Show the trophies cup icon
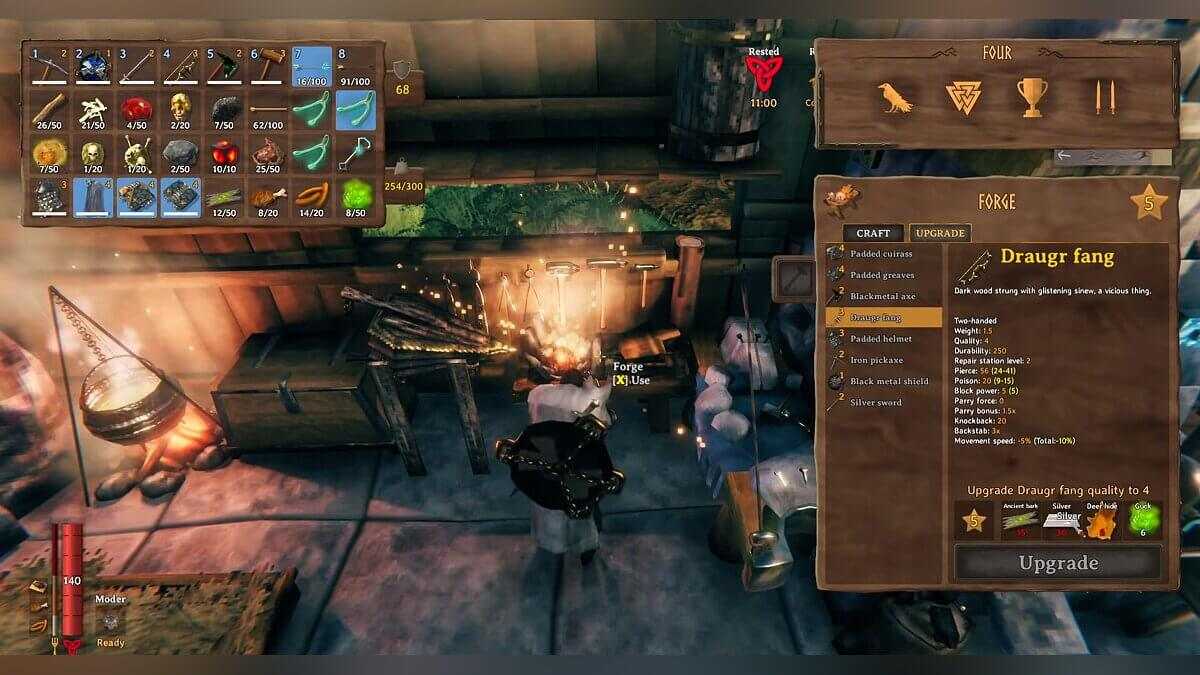 (1032, 97)
